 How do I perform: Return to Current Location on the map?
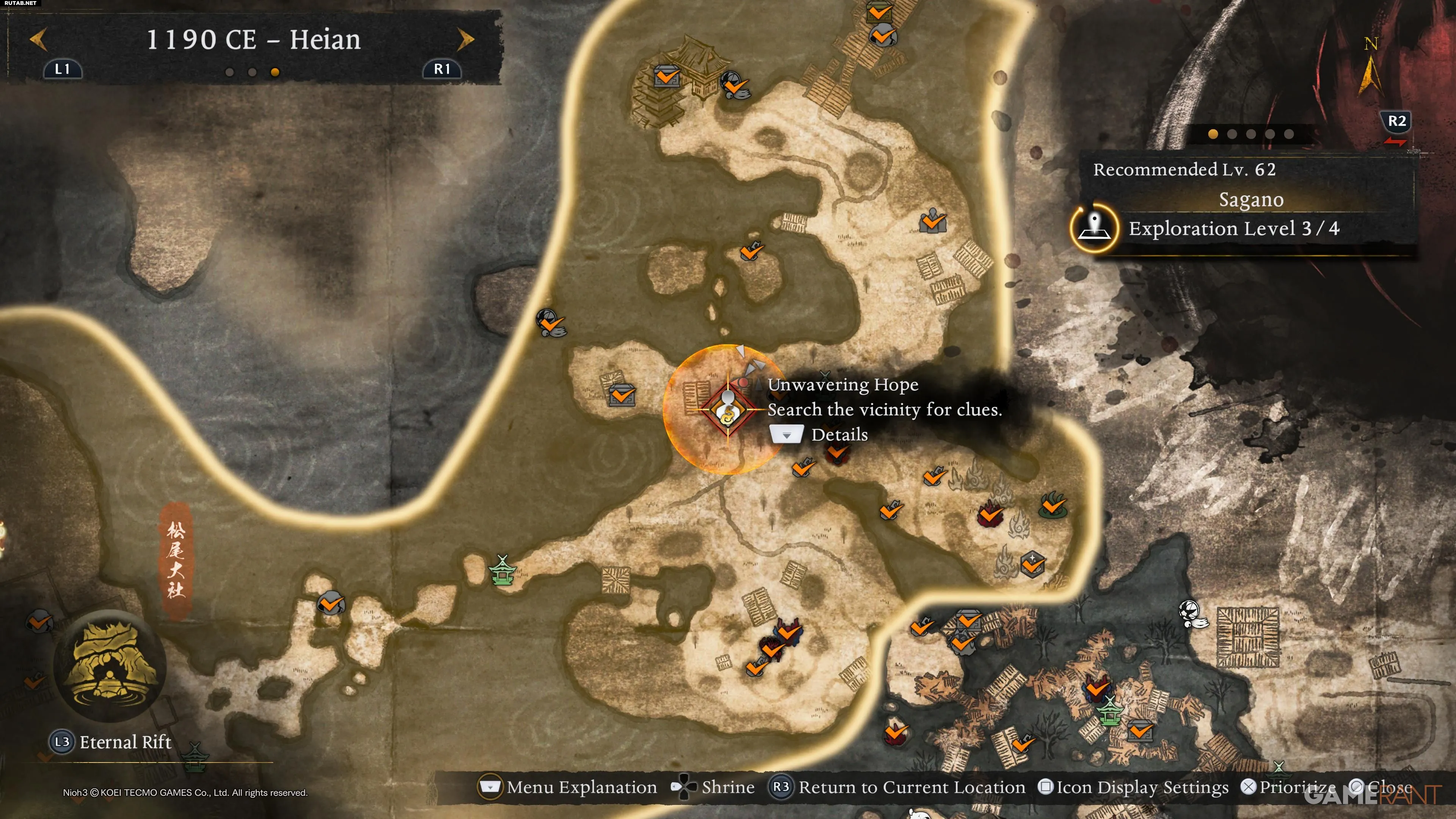[x=897, y=787]
